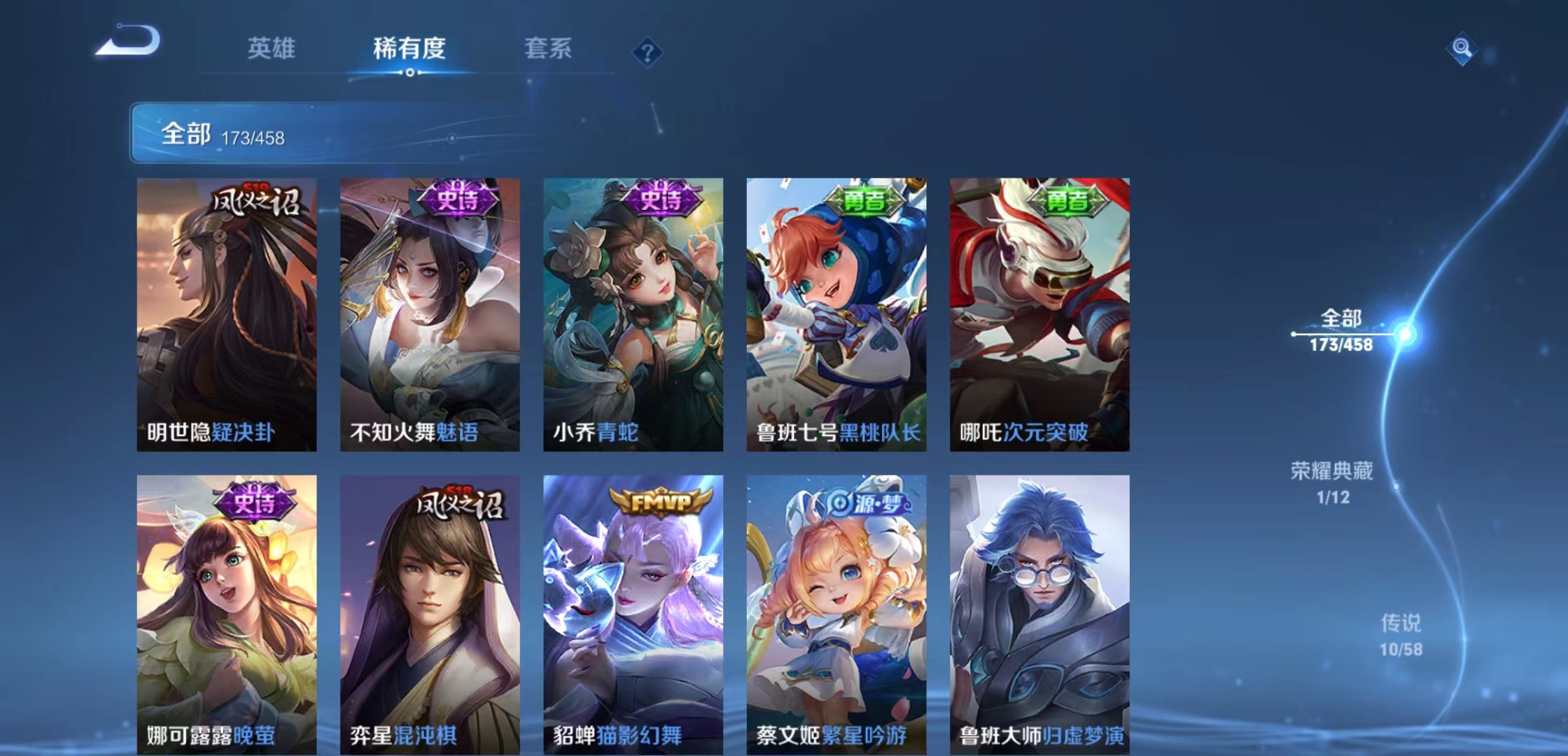
Task: Click the 史诗 badge on 不知火舞魅语 skin
Action: tap(458, 199)
